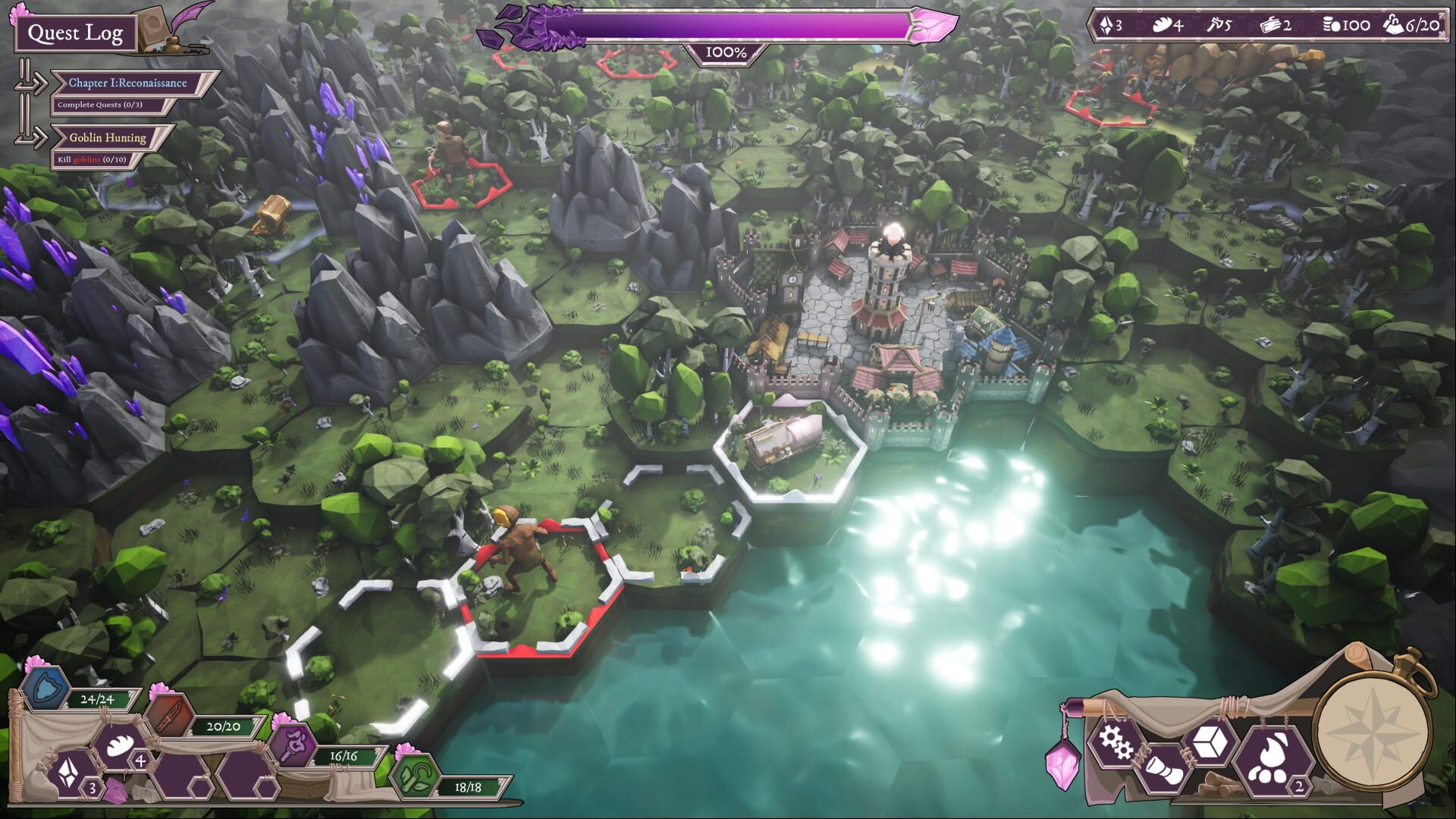Click the coin stack showing 100 currency
The image size is (1456, 819).
tap(1344, 25)
